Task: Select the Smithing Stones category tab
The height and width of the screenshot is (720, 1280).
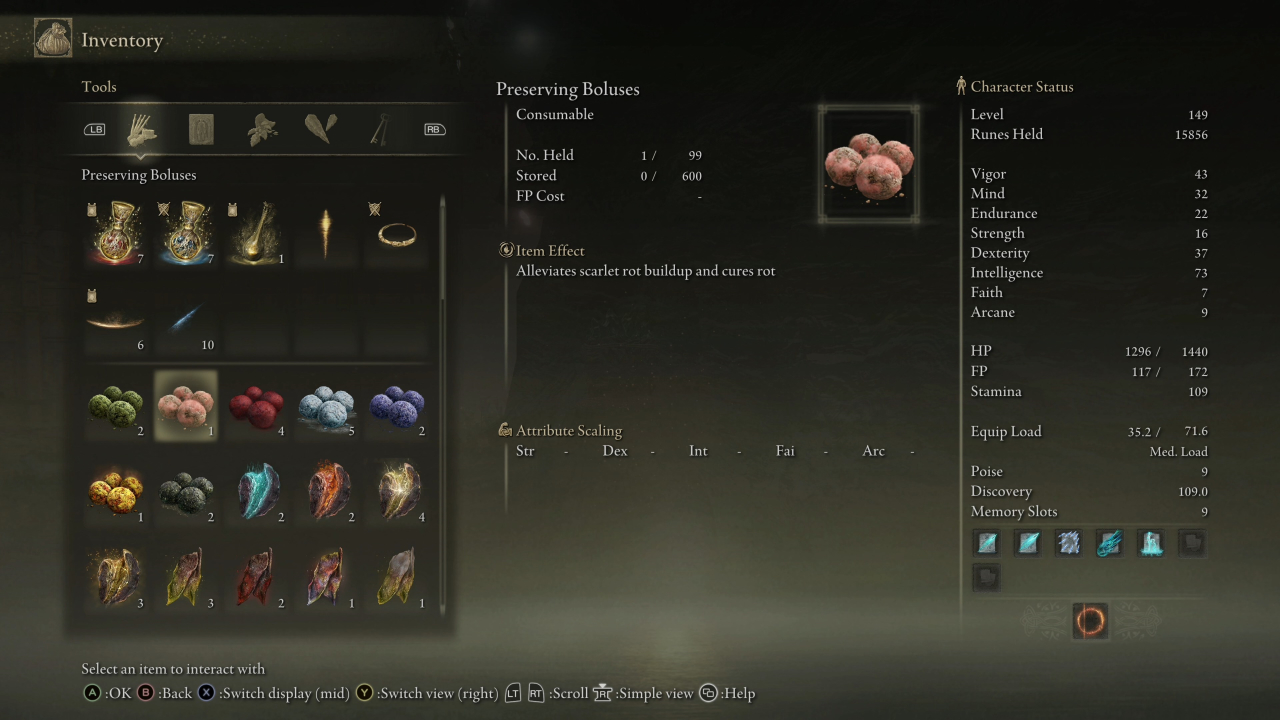Action: 320,128
